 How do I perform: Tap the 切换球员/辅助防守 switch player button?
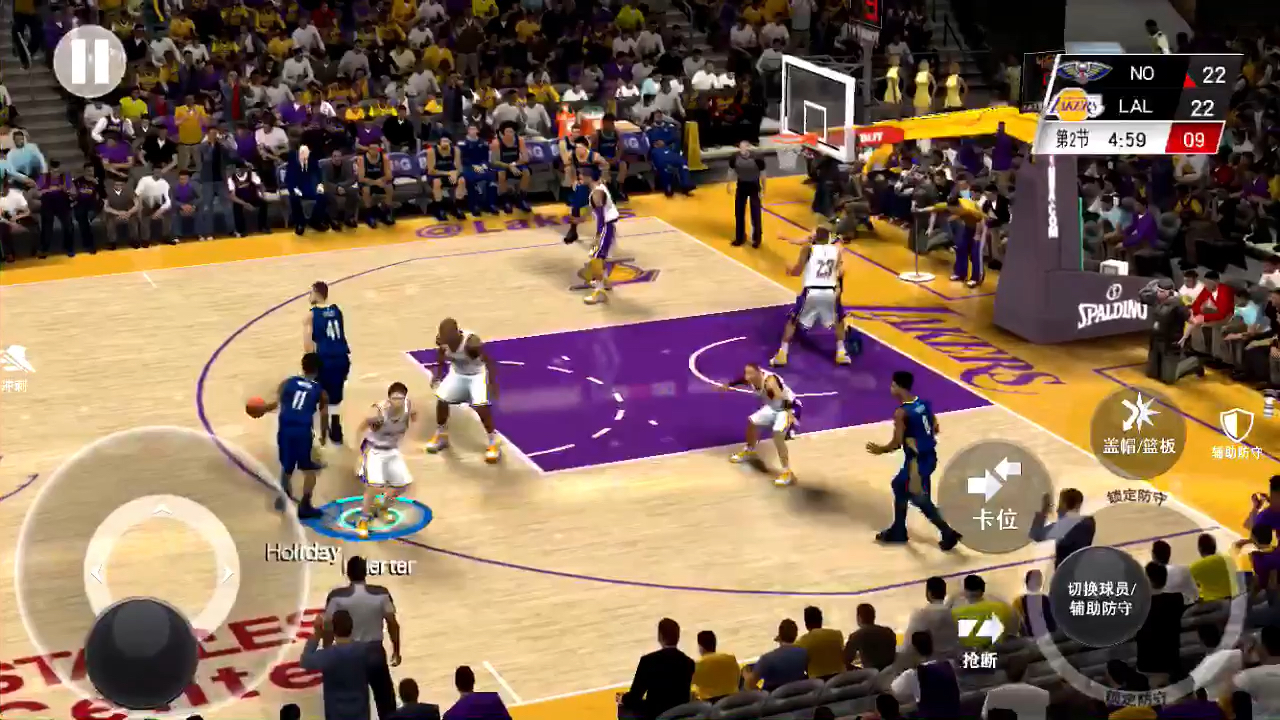point(1100,597)
